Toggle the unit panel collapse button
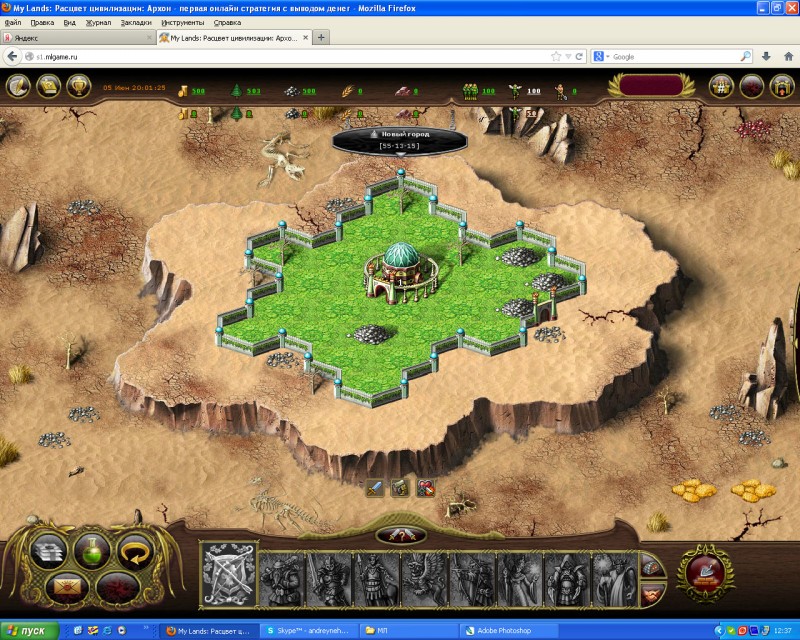This screenshot has width=800, height=640. [400, 534]
